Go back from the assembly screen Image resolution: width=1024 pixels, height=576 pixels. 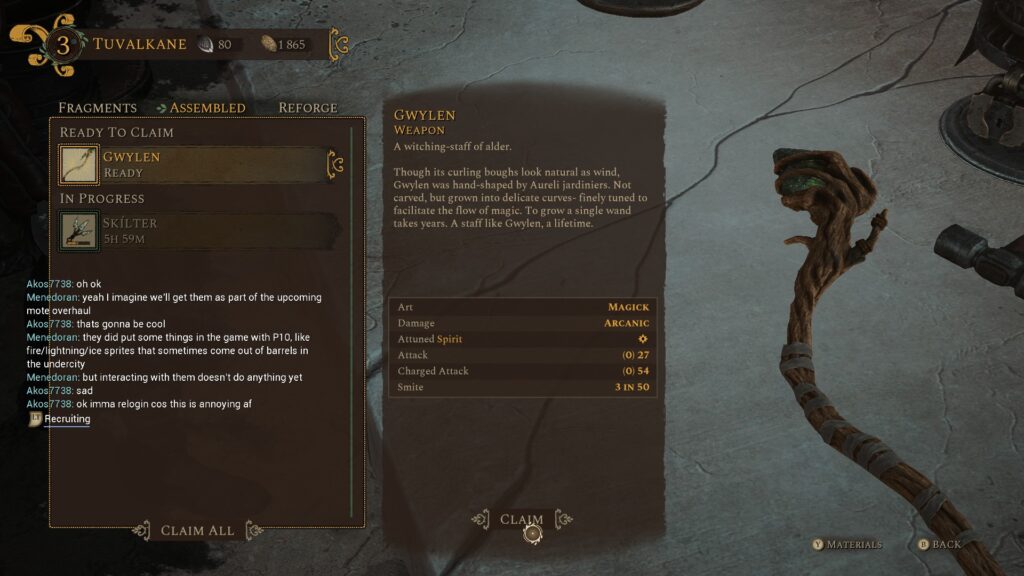click(x=939, y=545)
